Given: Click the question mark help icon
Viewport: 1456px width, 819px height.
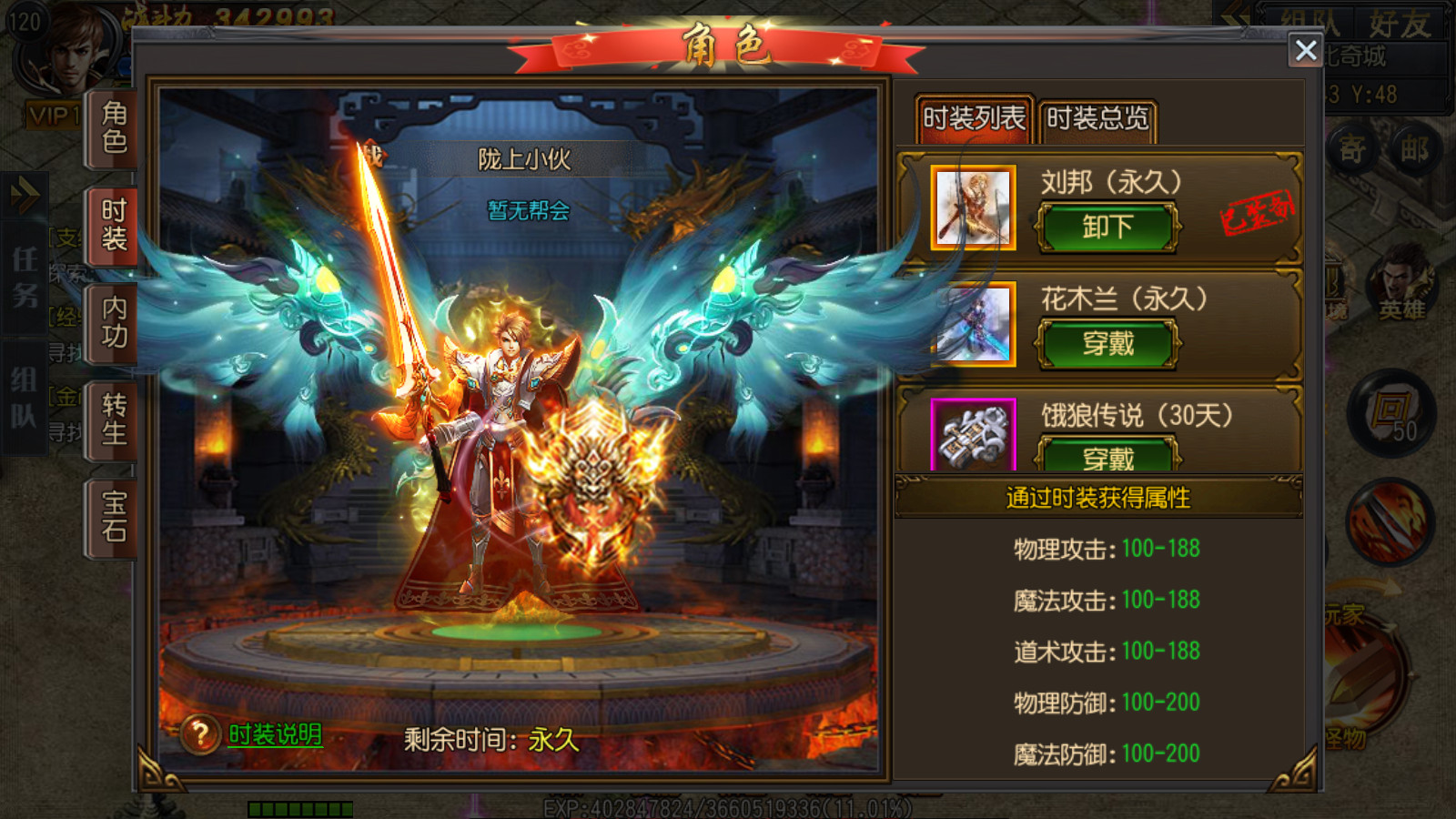Looking at the screenshot, I should click(x=200, y=733).
